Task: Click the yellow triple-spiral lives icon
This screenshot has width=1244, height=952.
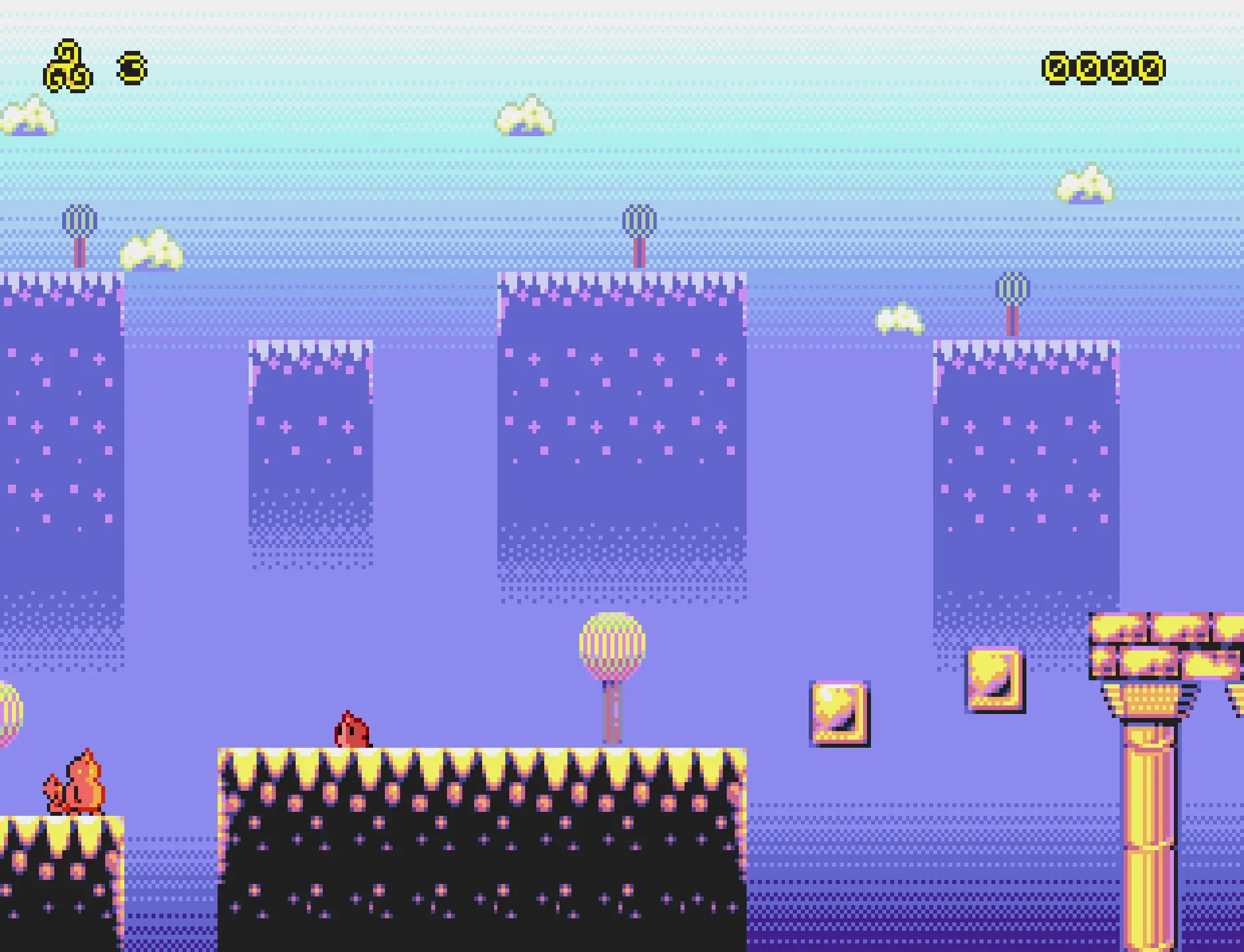Action: 68,67
